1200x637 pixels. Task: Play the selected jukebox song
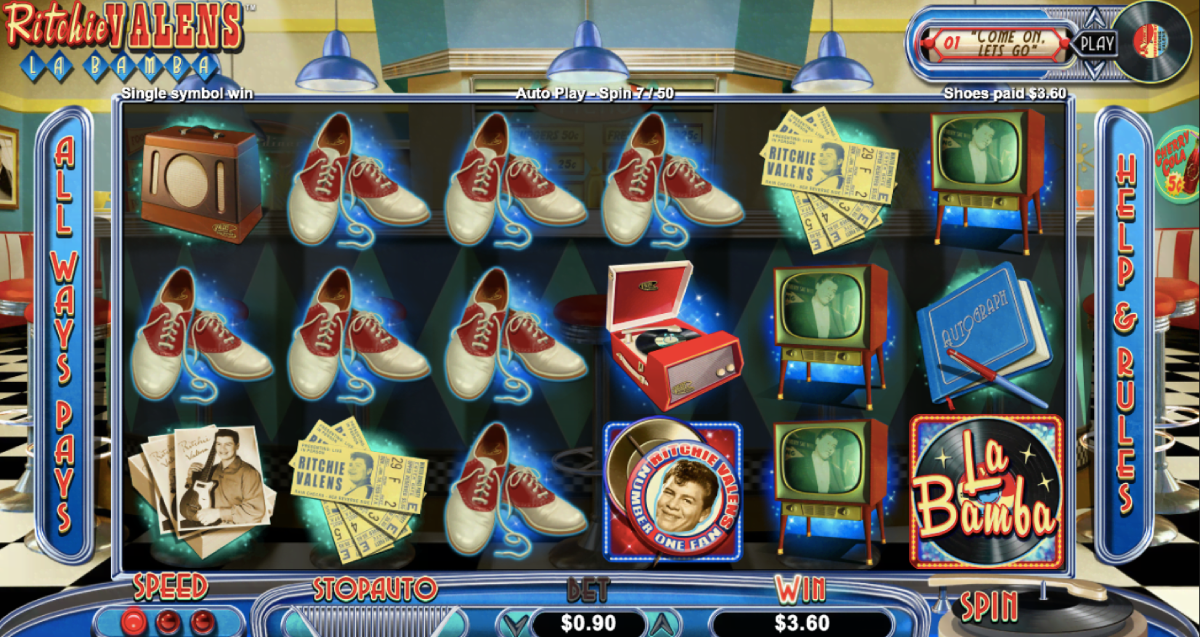pos(1097,44)
